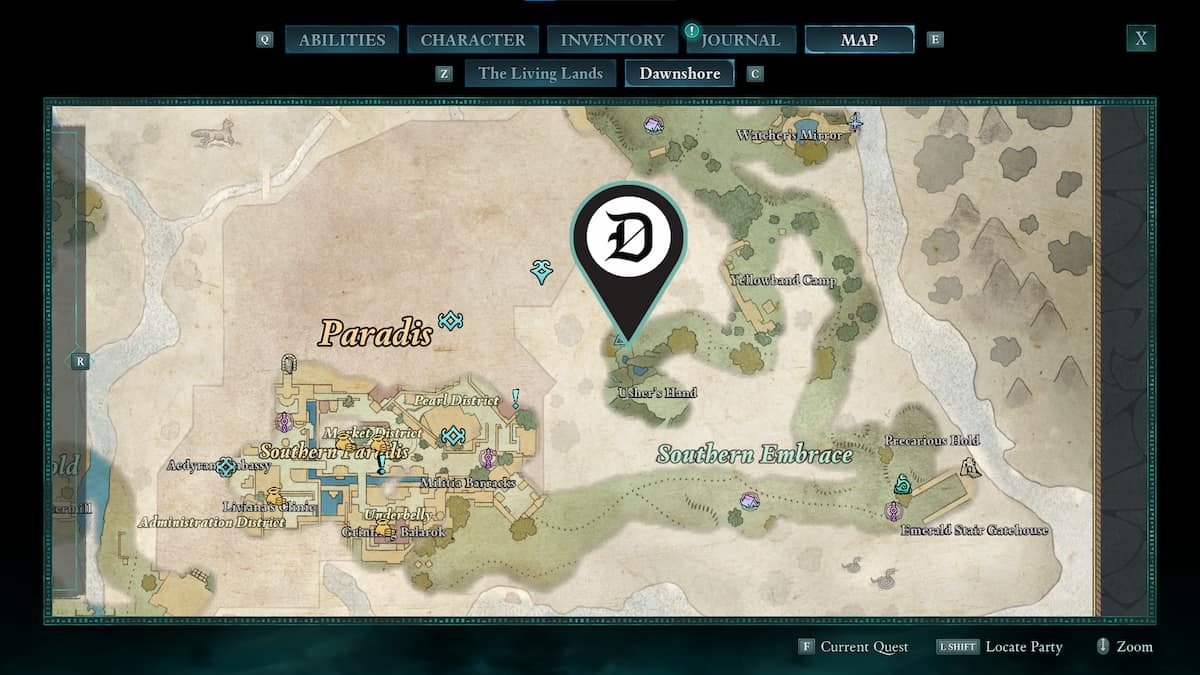This screenshot has height=675, width=1200.
Task: Select the Map tab
Action: pos(859,40)
